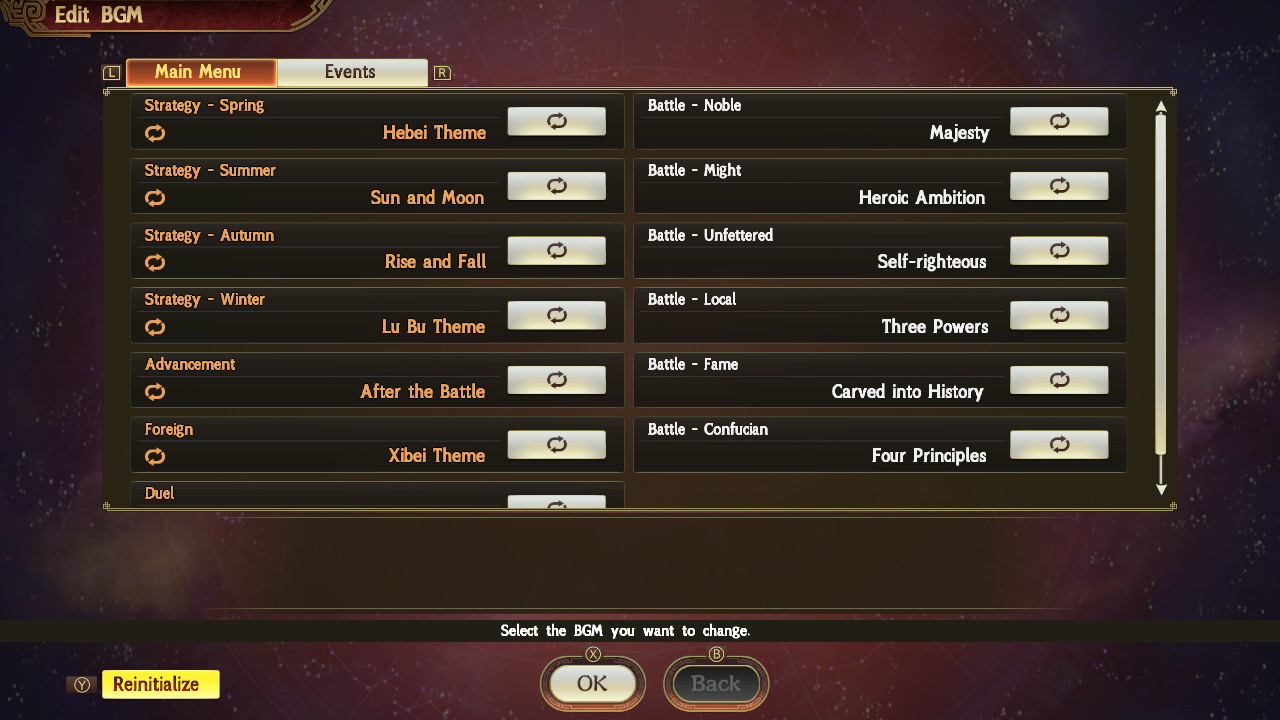Toggle looping for Sun and Moon
This screenshot has height=720, width=1280.
[556, 186]
